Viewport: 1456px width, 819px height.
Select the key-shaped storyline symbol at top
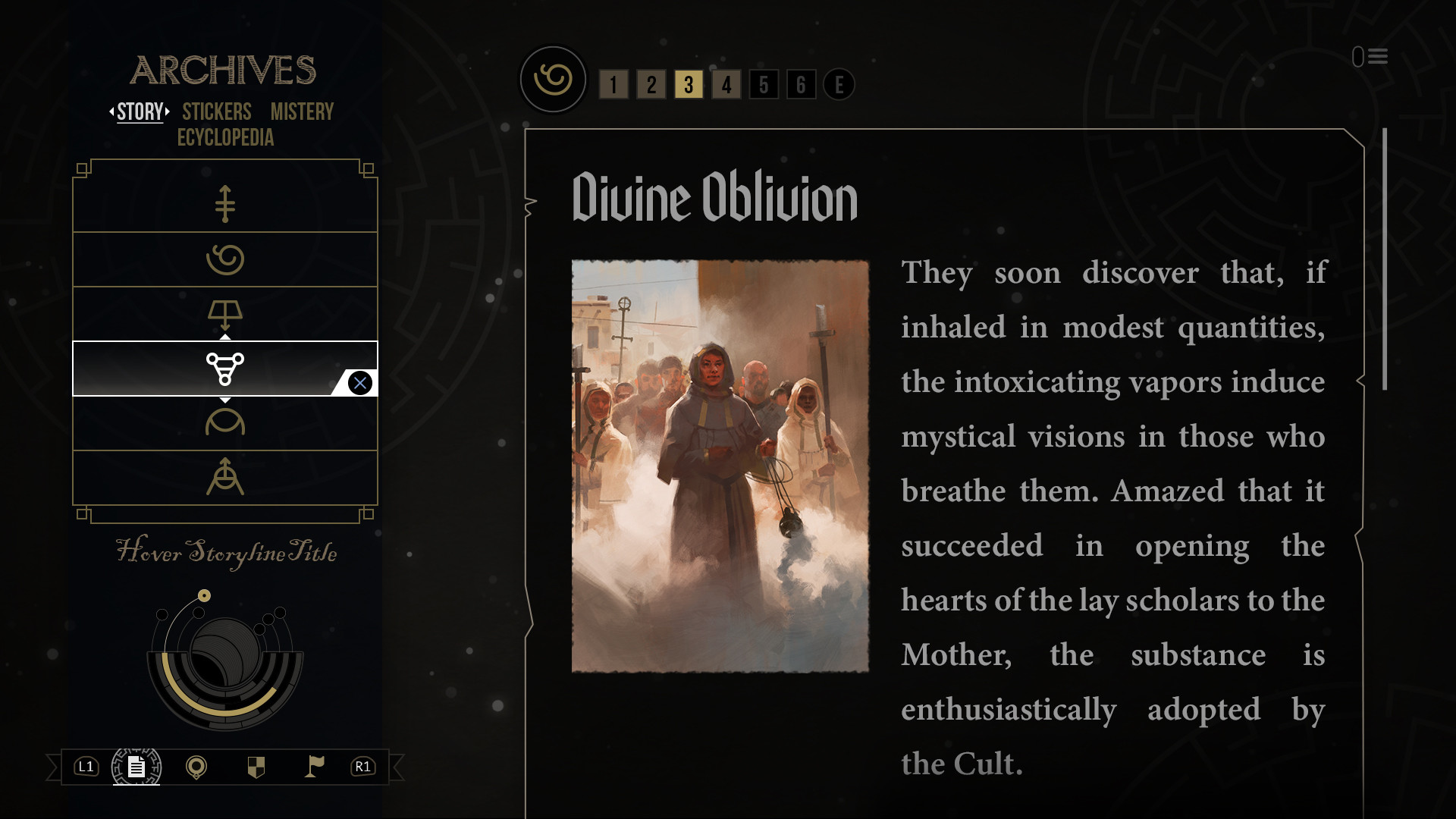coord(225,203)
